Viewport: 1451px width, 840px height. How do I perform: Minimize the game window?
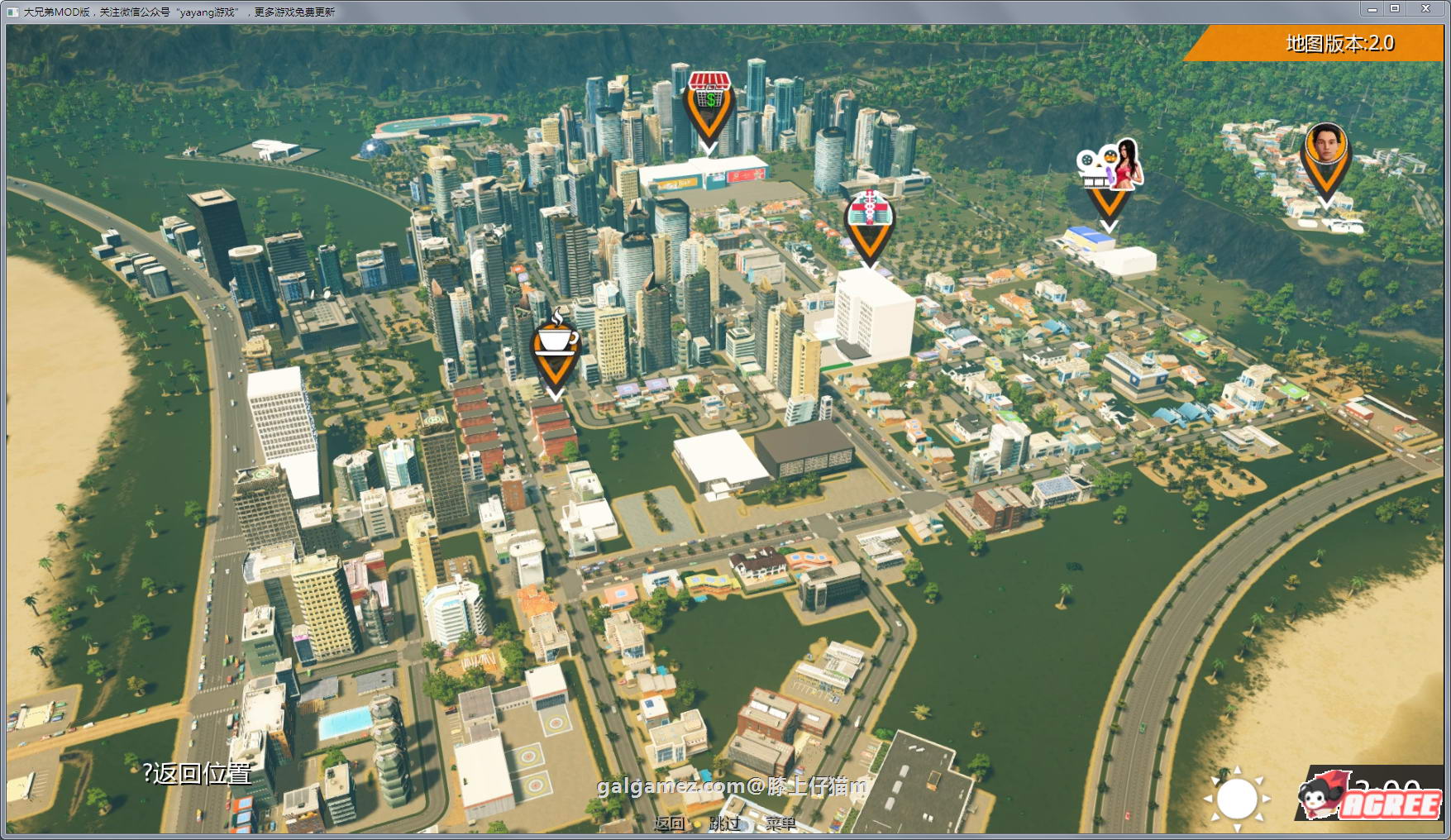[x=1372, y=9]
